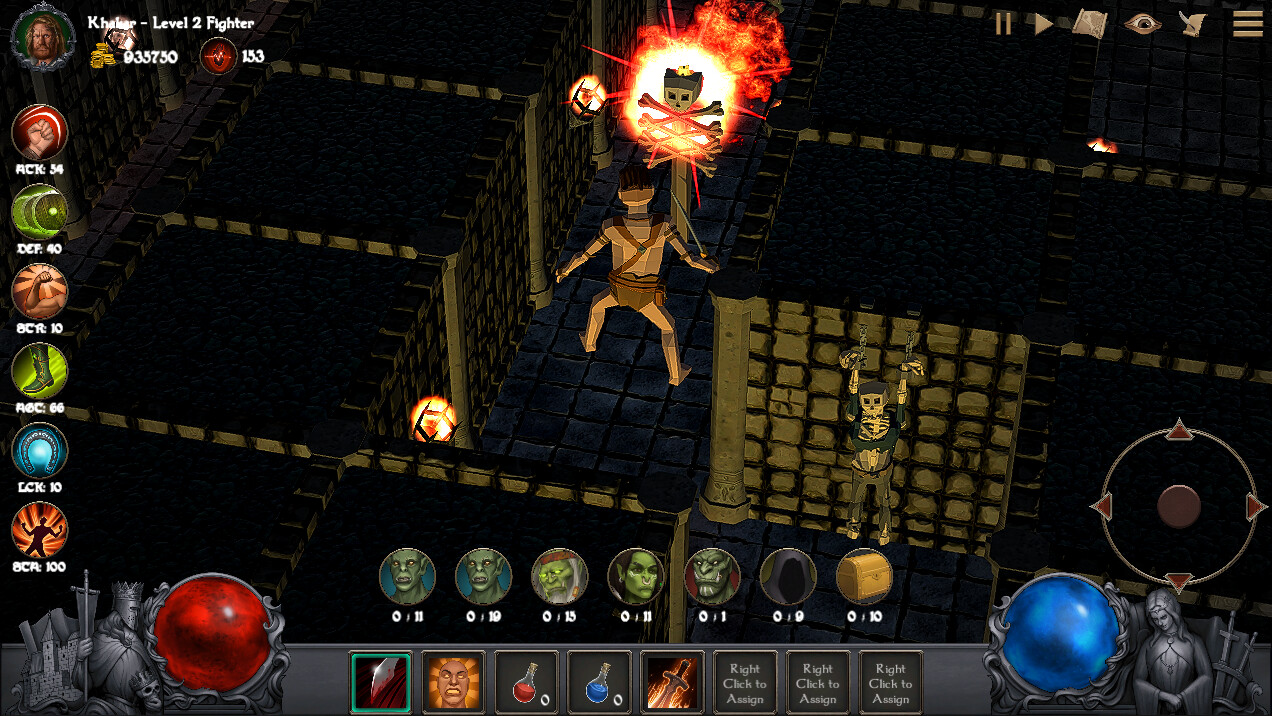This screenshot has width=1272, height=716.
Task: Open the hamburger main menu
Action: point(1246,24)
